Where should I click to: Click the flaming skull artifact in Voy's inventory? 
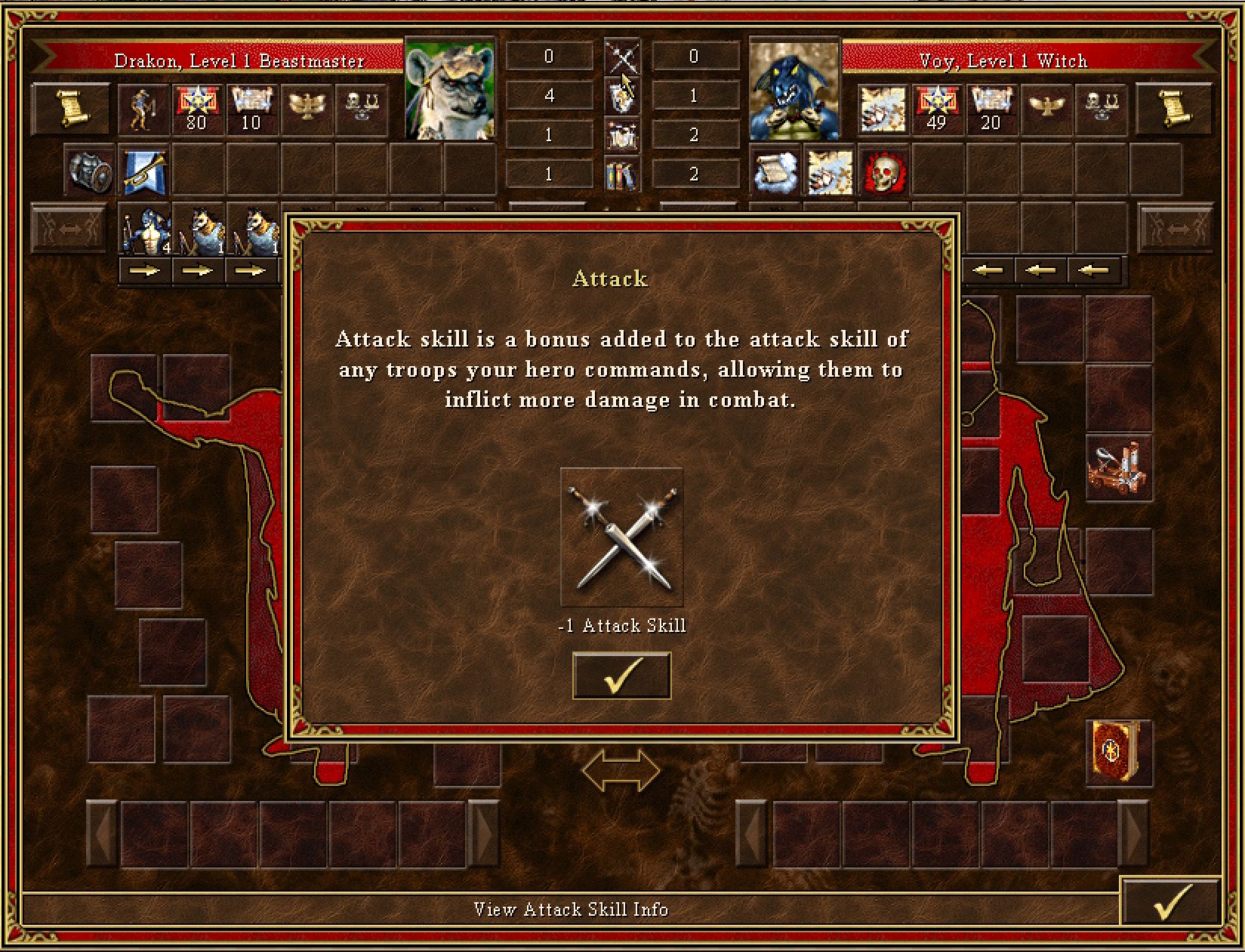883,171
